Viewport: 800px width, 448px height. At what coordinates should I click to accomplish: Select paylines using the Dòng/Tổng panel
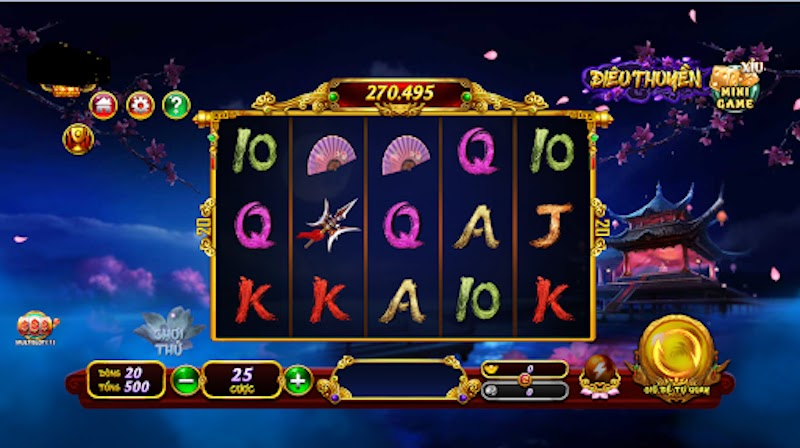pos(125,380)
